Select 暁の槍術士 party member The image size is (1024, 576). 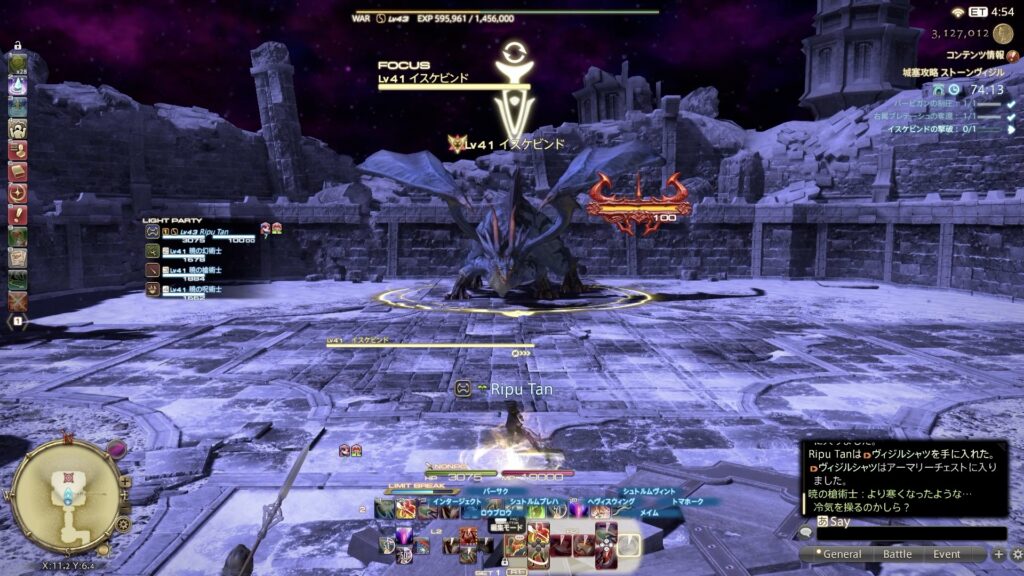click(198, 271)
